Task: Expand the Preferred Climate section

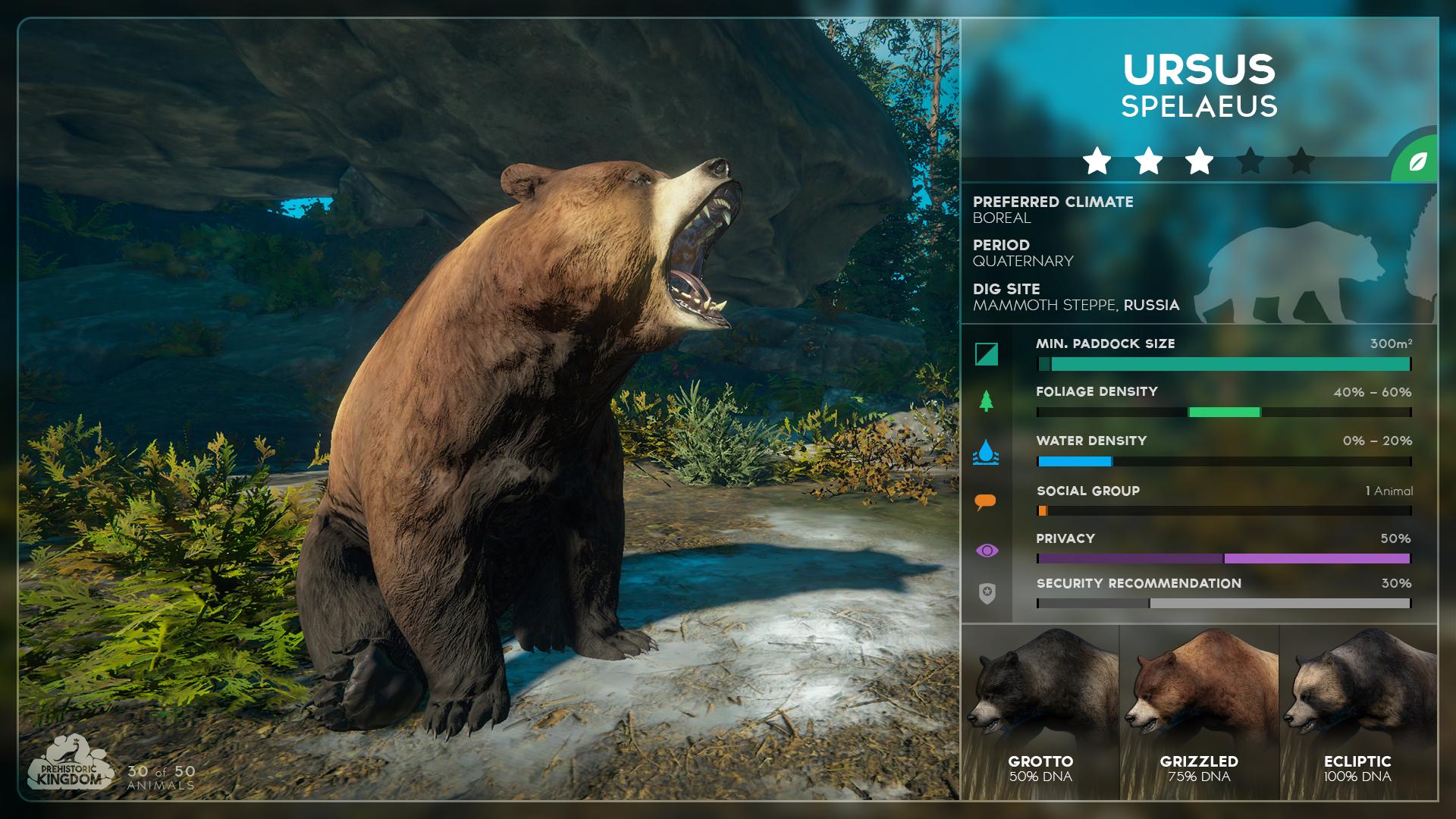Action: [x=1053, y=202]
